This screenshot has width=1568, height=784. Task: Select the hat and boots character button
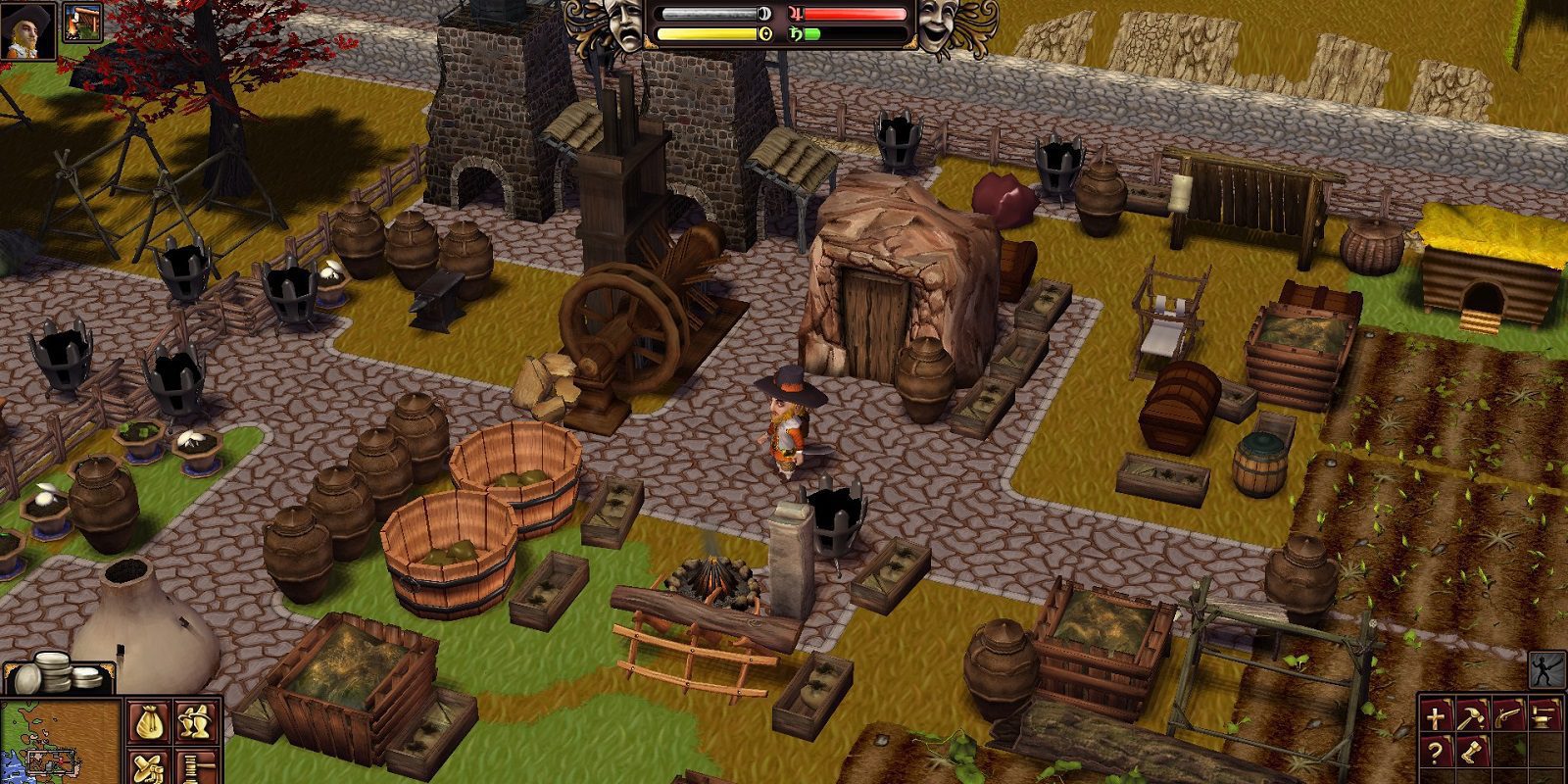point(148,767)
